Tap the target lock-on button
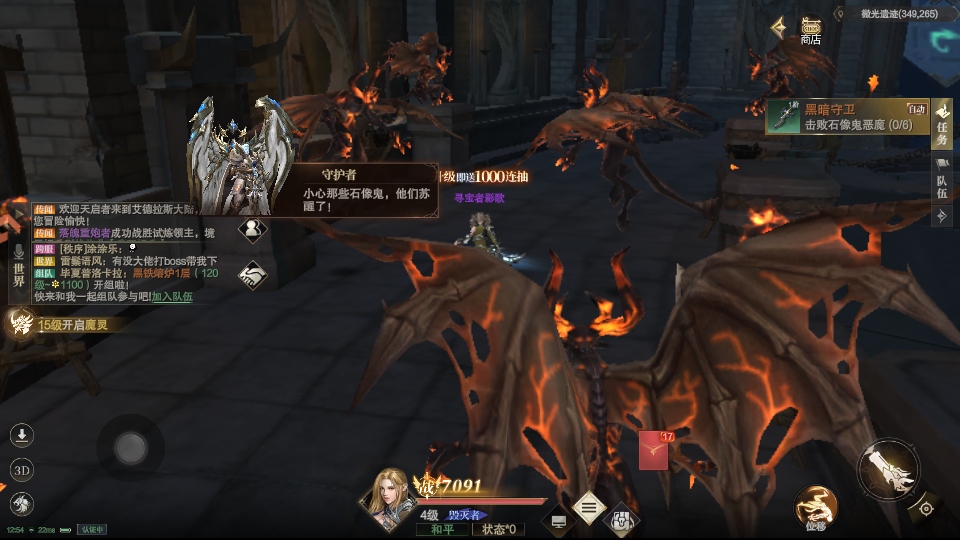This screenshot has height=540, width=960. click(x=926, y=508)
